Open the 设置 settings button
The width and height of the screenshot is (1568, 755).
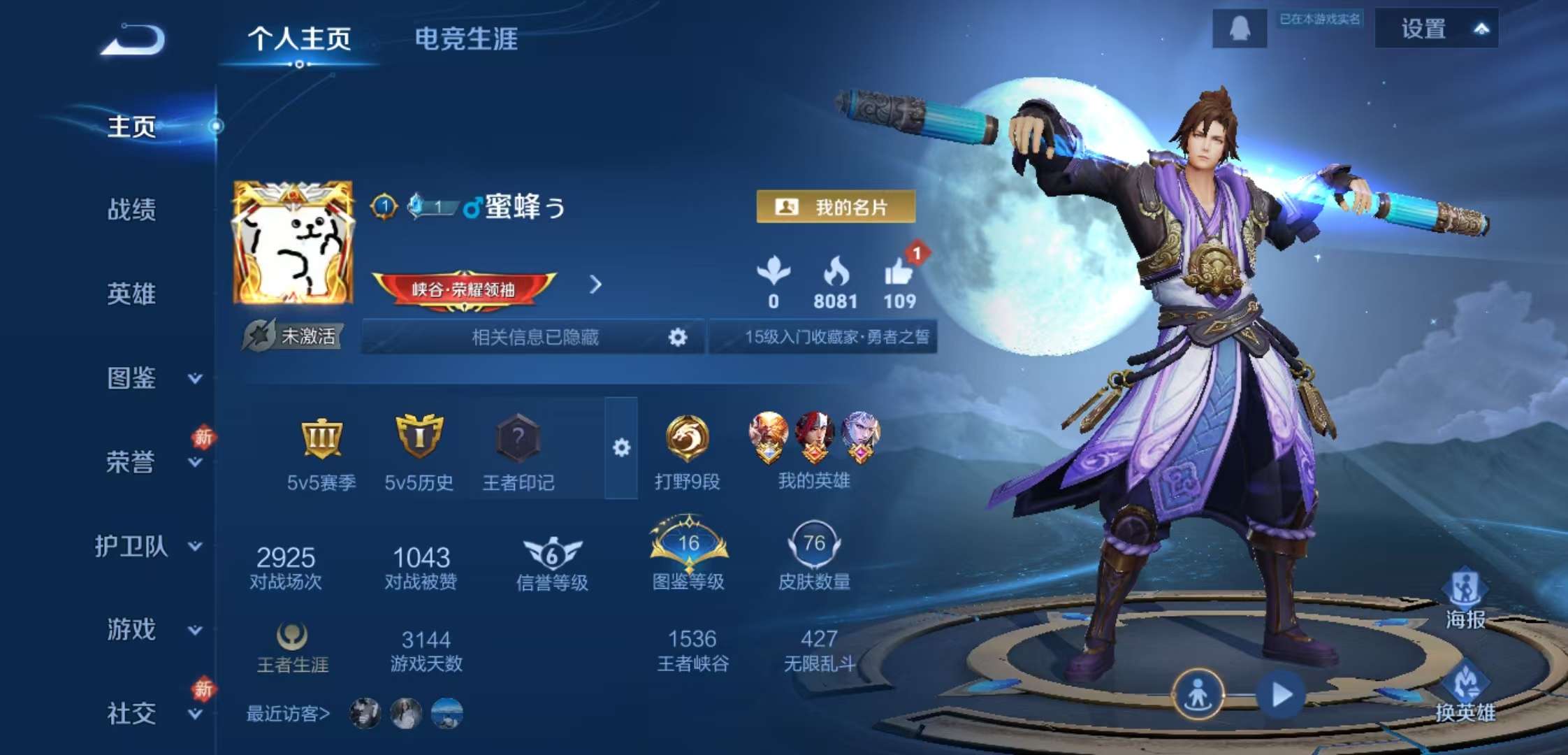click(x=1423, y=29)
